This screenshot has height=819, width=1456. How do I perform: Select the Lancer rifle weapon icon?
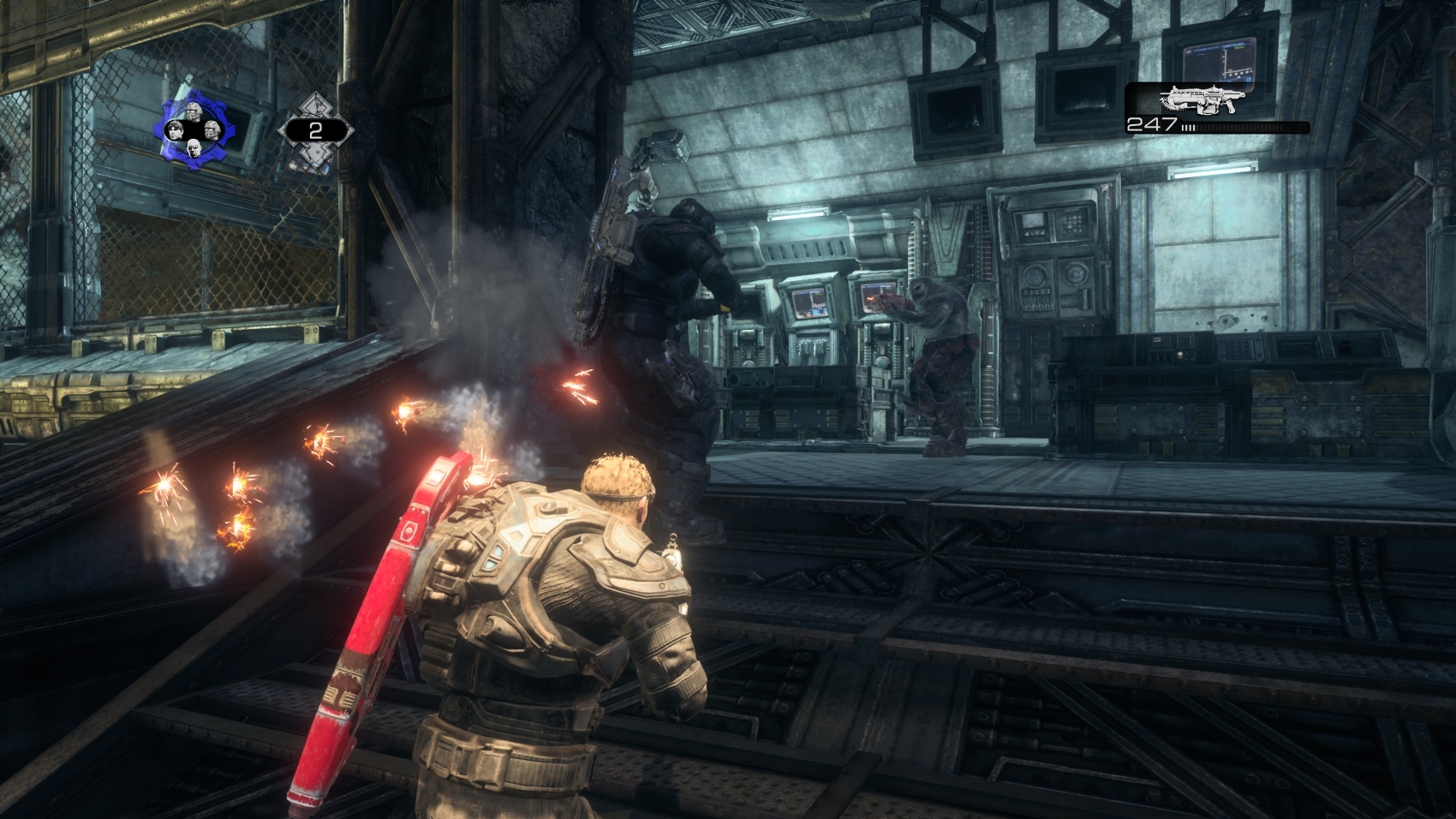1201,100
